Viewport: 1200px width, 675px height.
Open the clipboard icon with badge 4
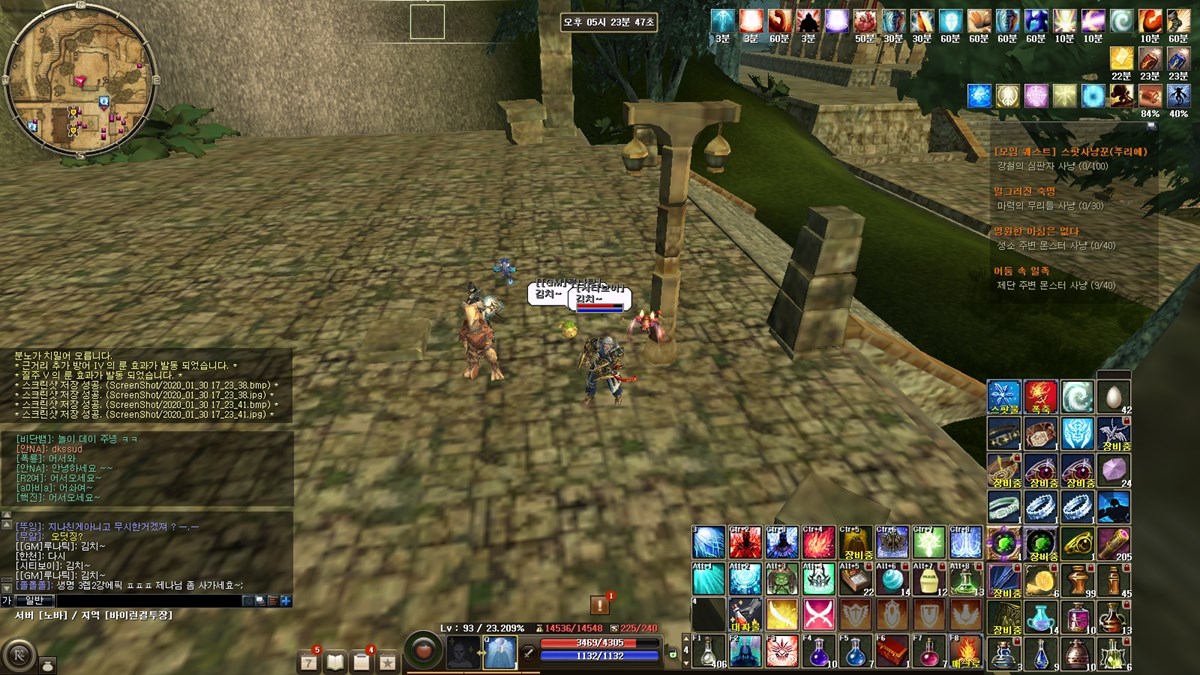361,661
